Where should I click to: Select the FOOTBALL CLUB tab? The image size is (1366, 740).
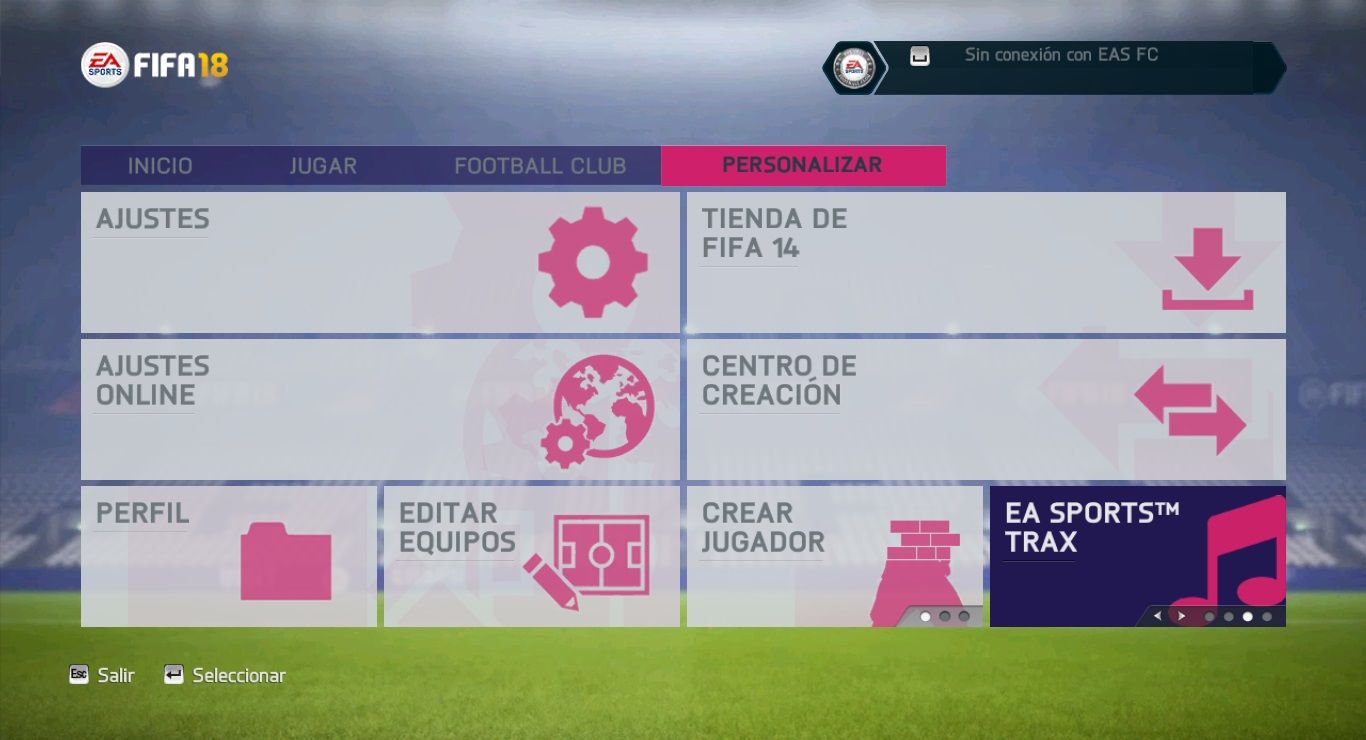540,166
